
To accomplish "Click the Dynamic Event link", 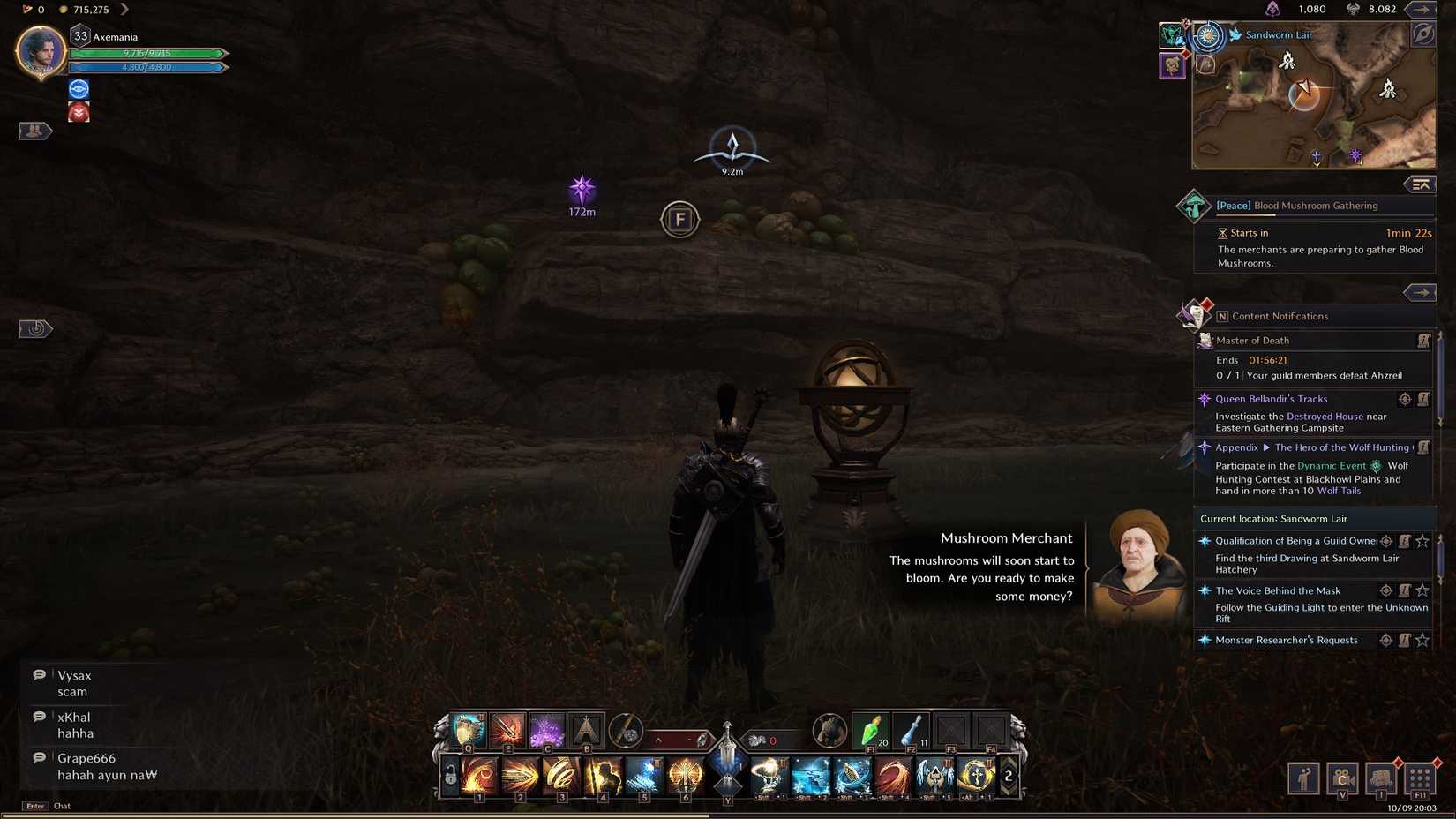I will point(1330,465).
